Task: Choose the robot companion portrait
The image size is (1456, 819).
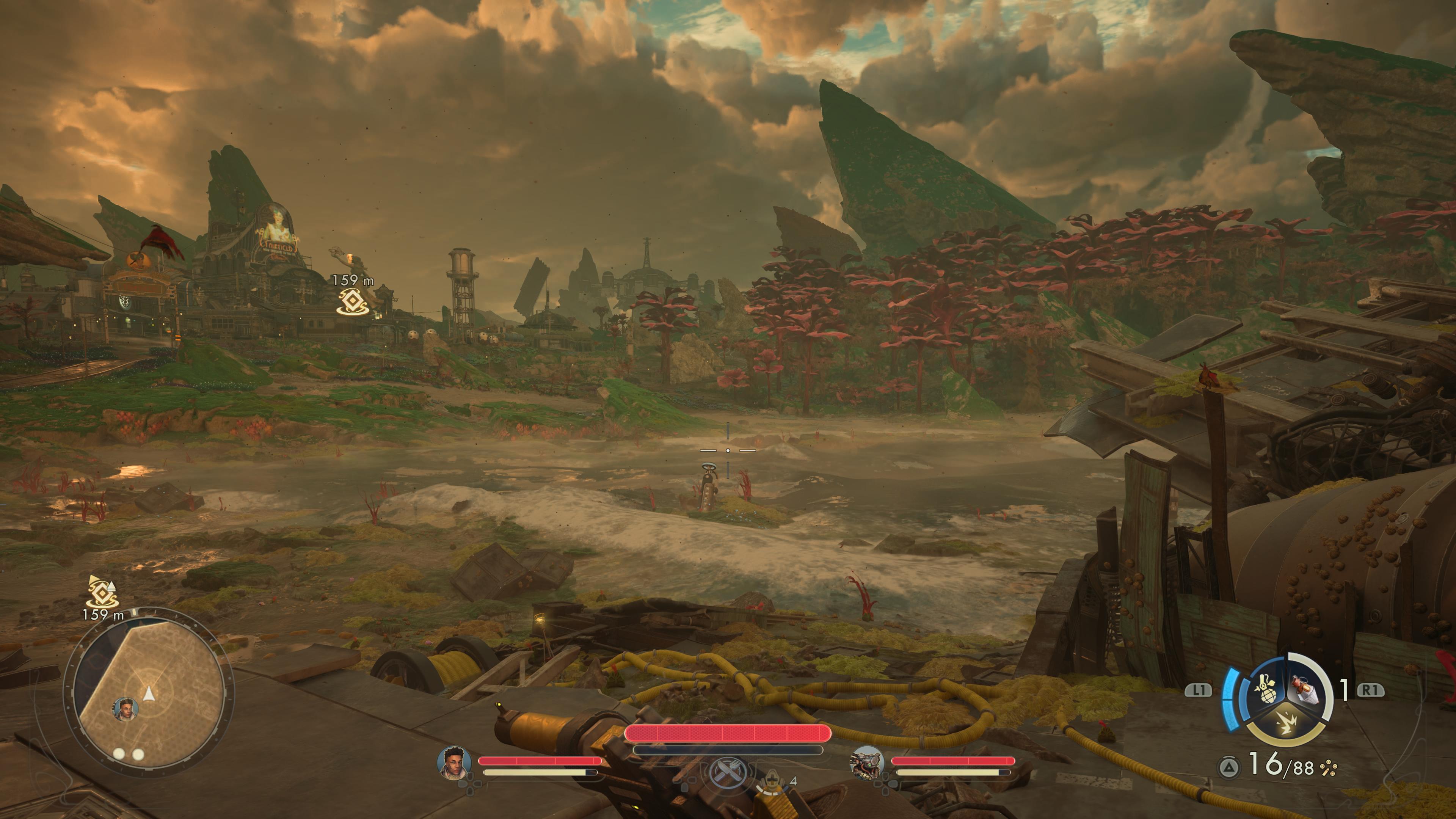Action: [x=867, y=763]
